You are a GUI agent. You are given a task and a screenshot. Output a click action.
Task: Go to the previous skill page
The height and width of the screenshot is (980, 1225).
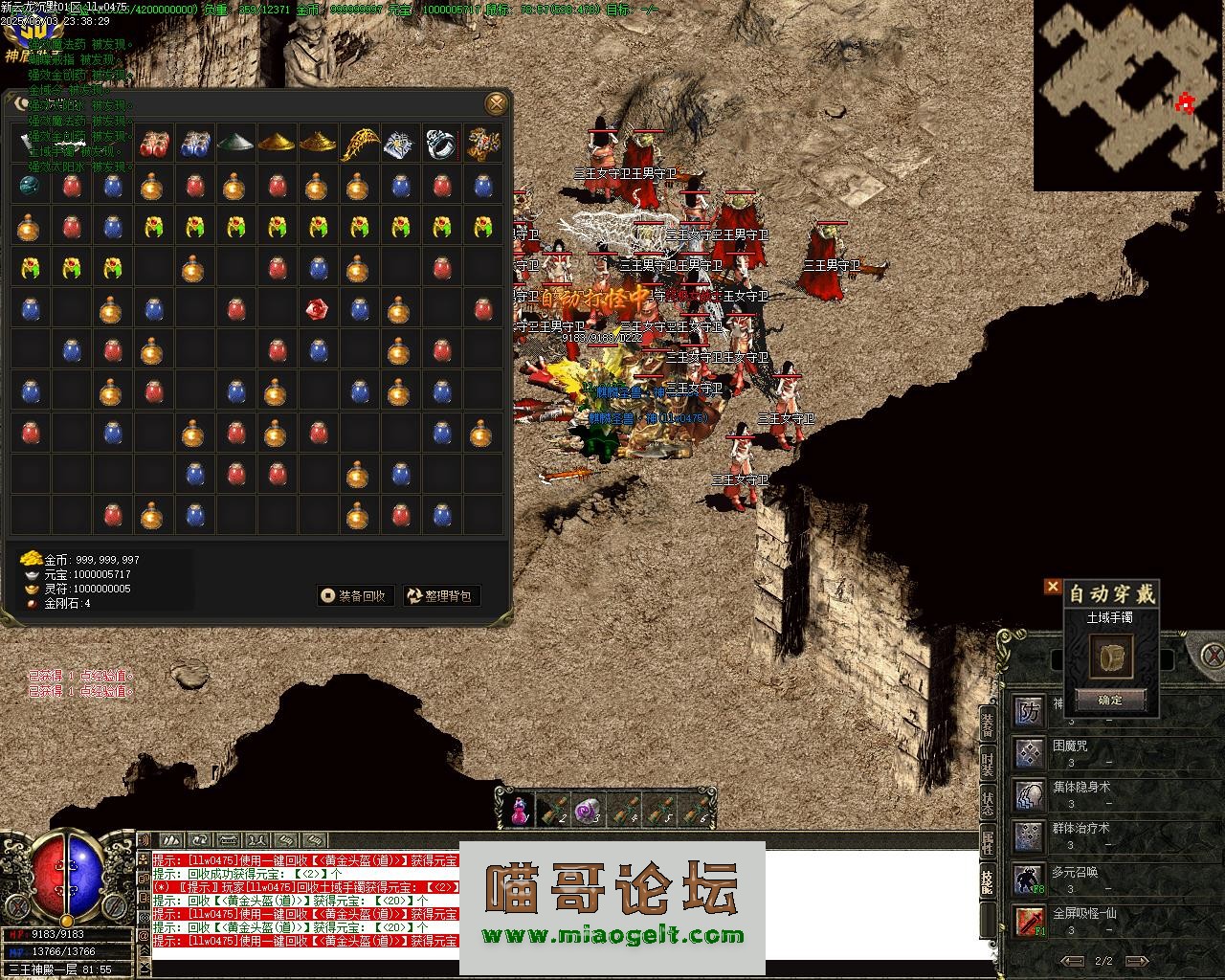(1075, 961)
